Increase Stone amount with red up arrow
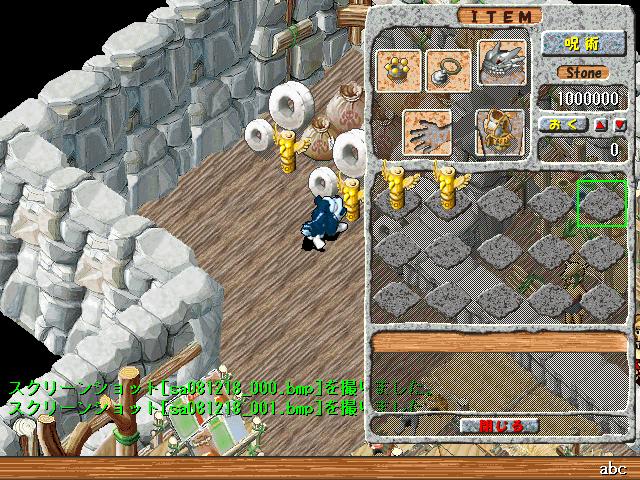Viewport: 640px width, 480px height. pos(600,124)
